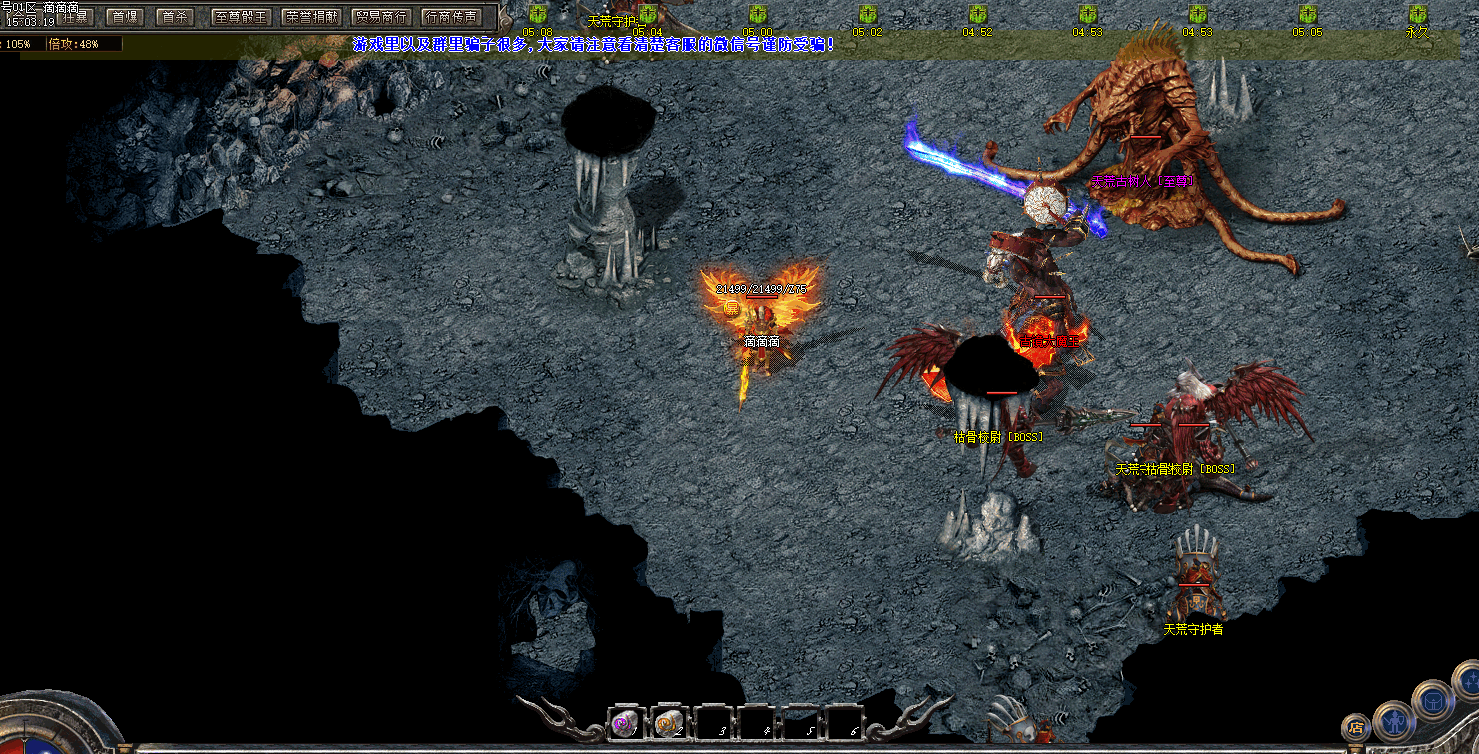The image size is (1479, 754).
Task: Open the bag inventory round icon
Action: click(1435, 700)
